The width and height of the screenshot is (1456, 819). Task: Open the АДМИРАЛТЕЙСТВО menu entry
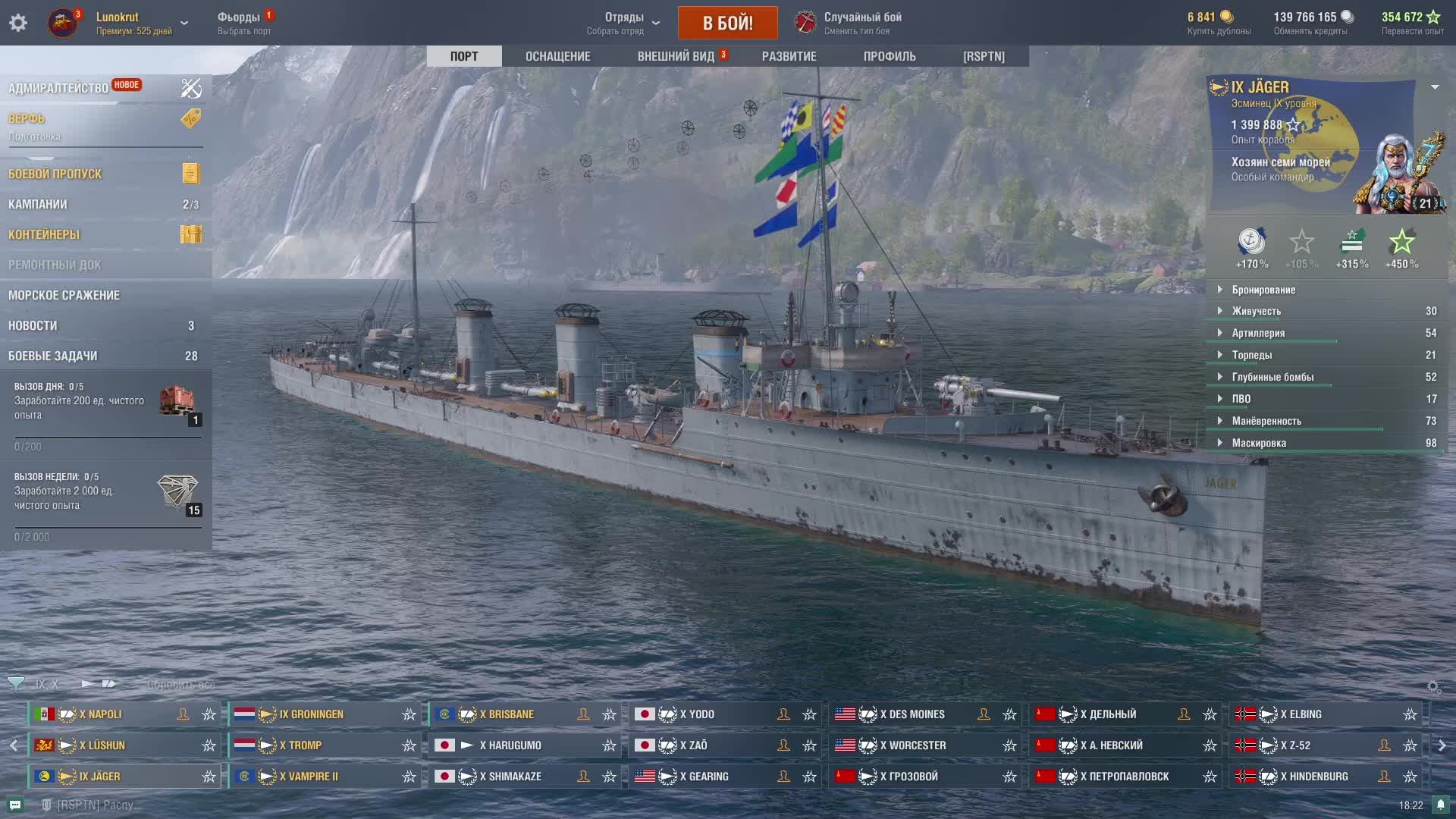(58, 88)
